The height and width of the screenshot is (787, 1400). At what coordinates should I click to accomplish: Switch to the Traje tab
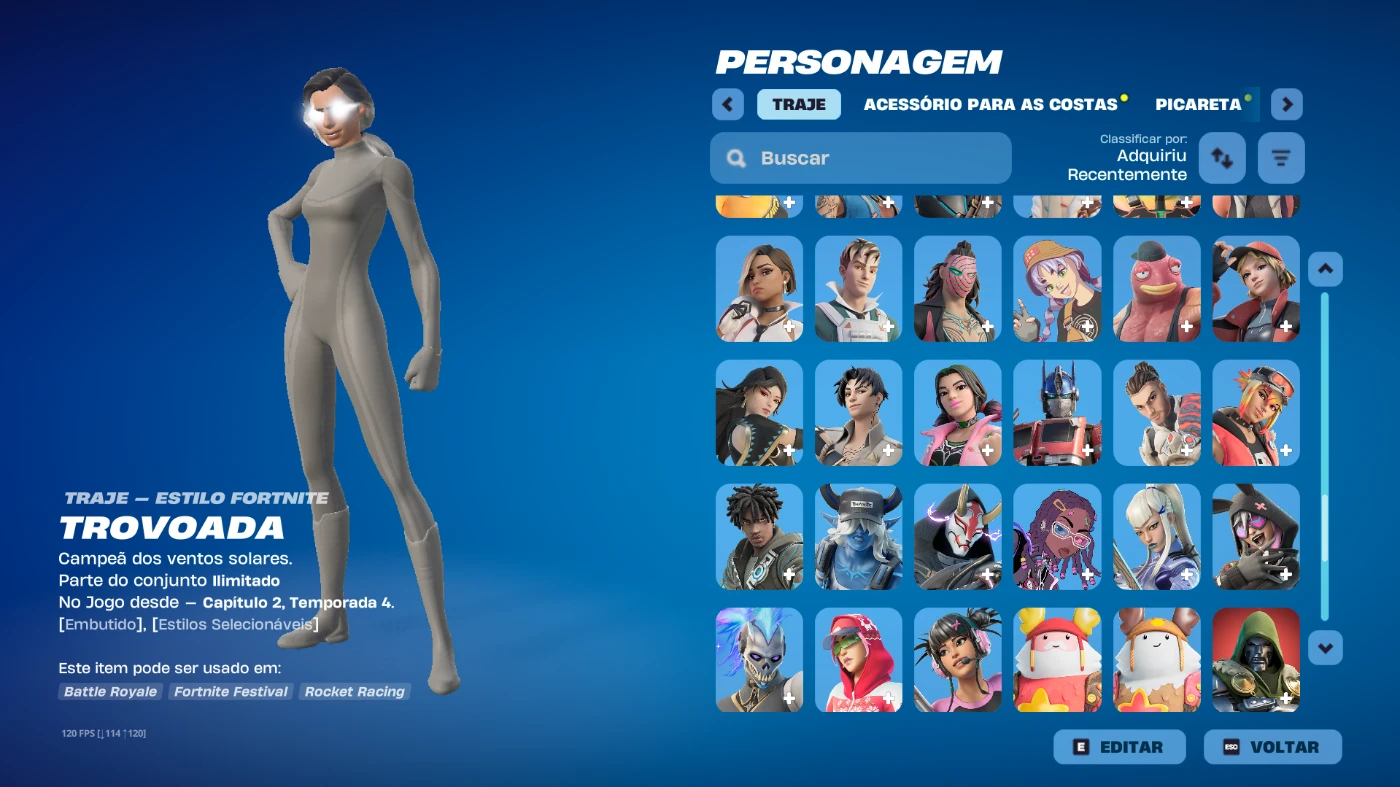pos(798,104)
